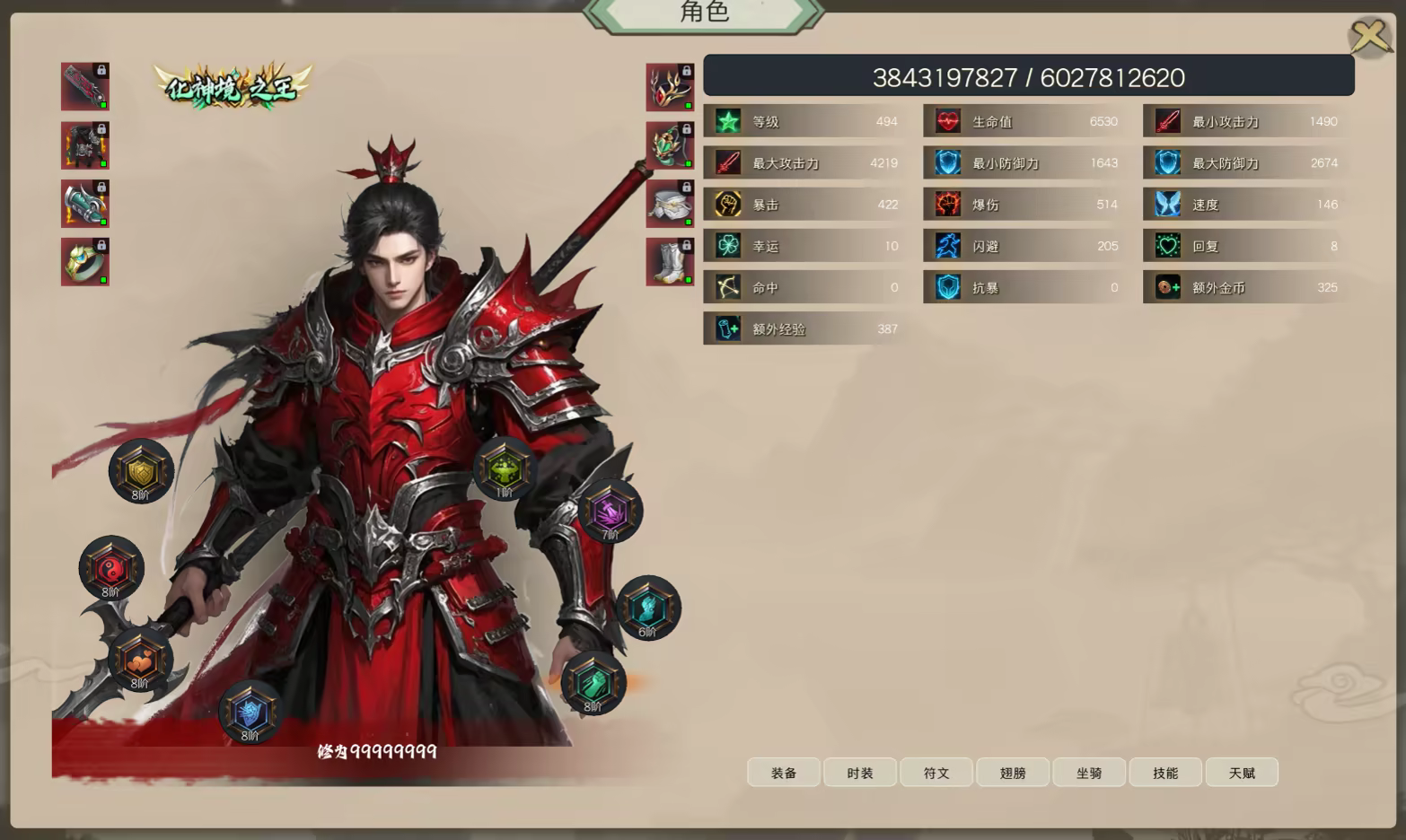Screen dimensions: 1406x840
Task: Open the helmet slot at top right
Action: coord(669,85)
